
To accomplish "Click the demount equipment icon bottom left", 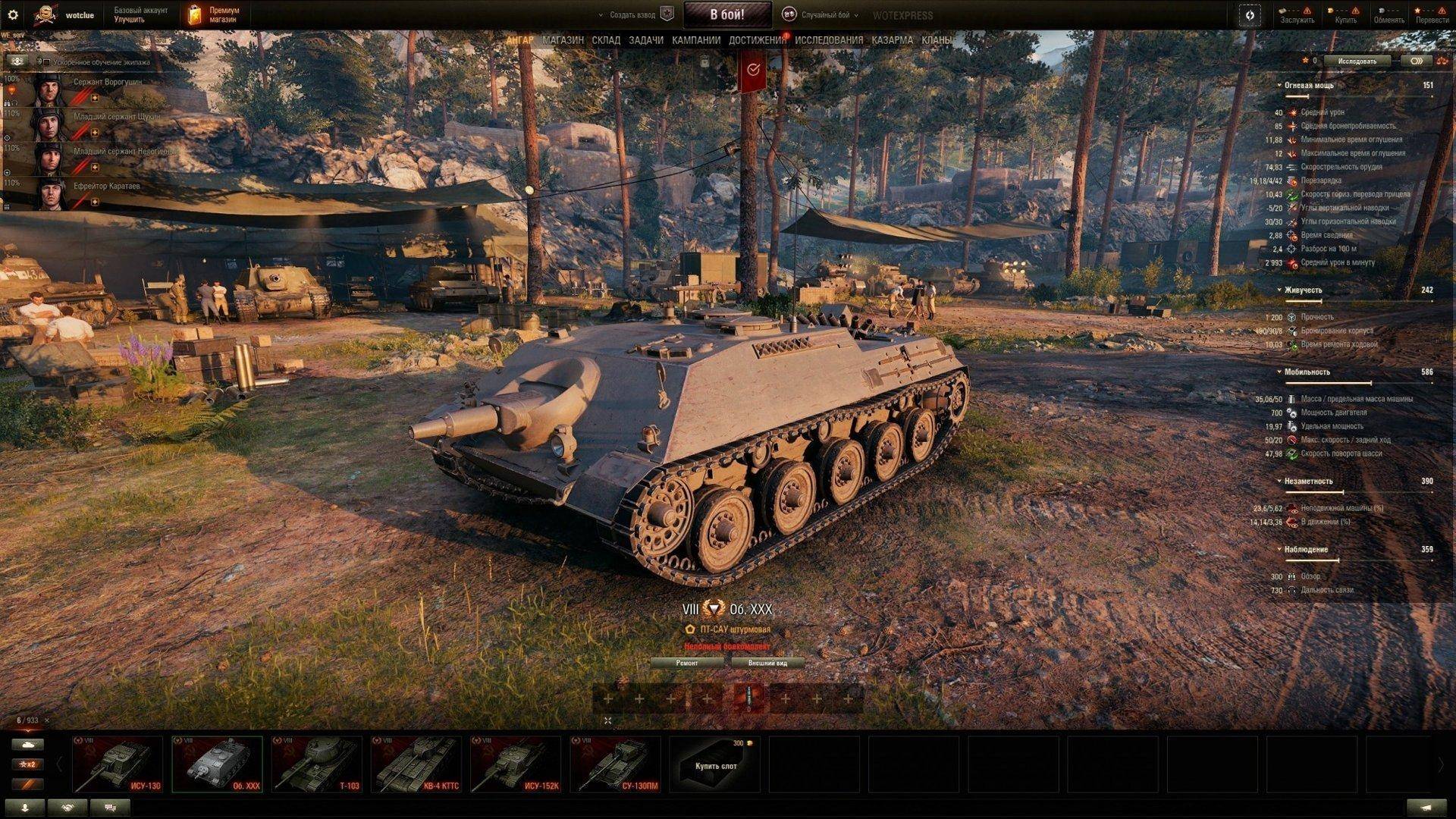I will coord(24,806).
